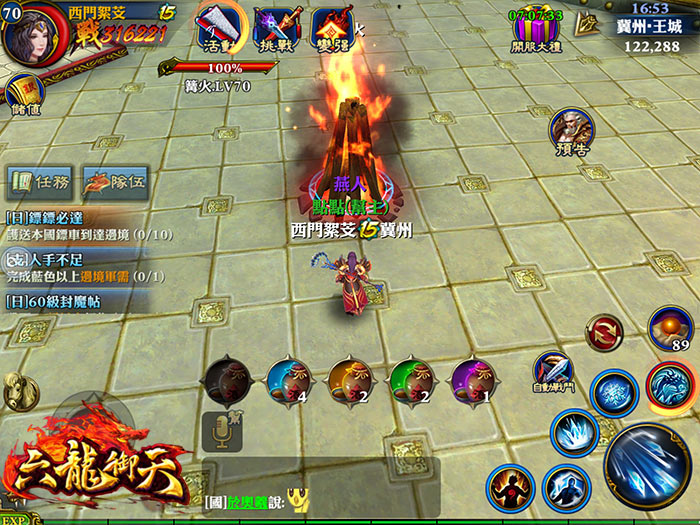Claim the 開服大禮 gift box
This screenshot has height=525, width=700.
[x=537, y=31]
